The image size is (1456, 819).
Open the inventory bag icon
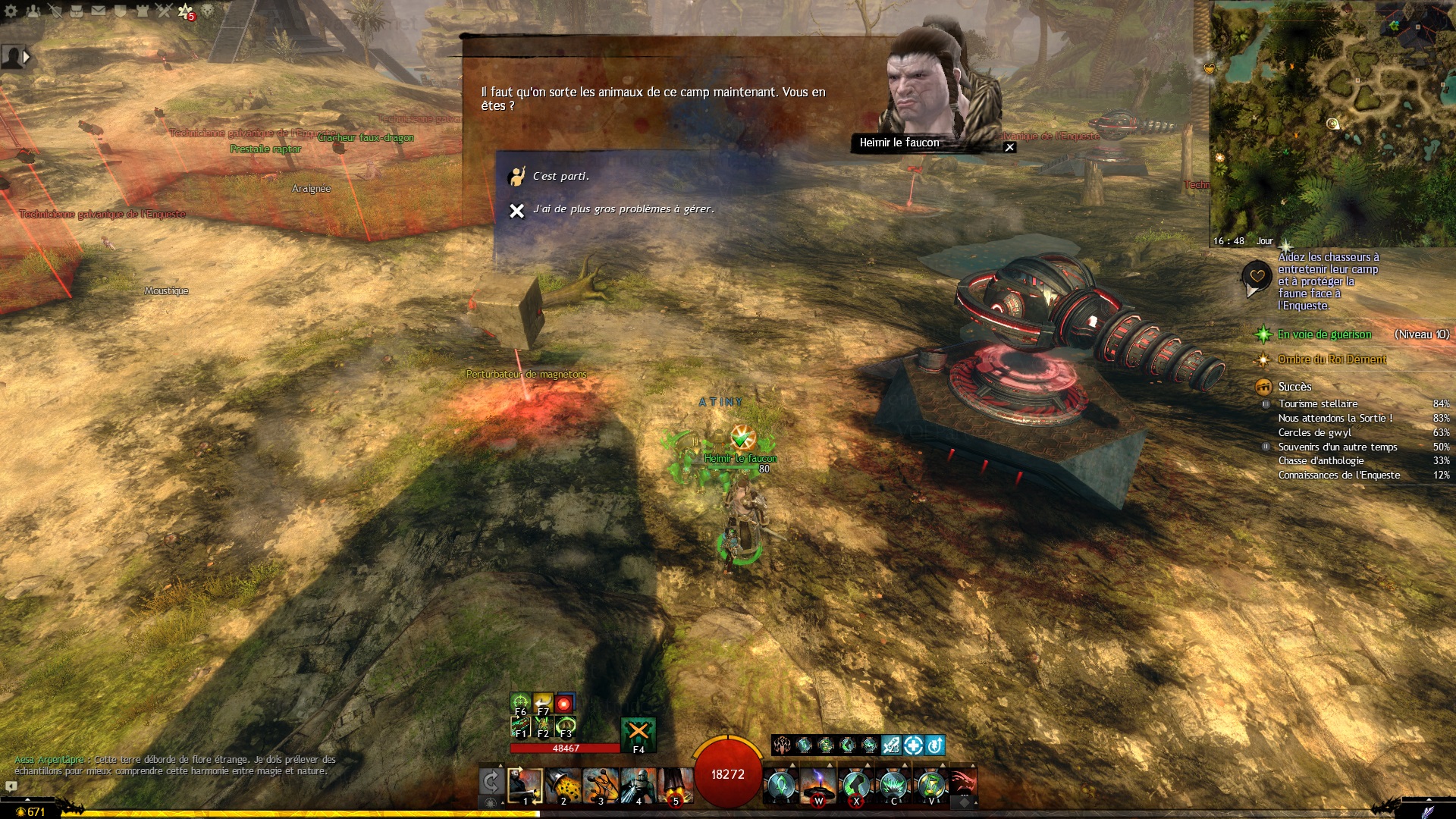[77, 11]
